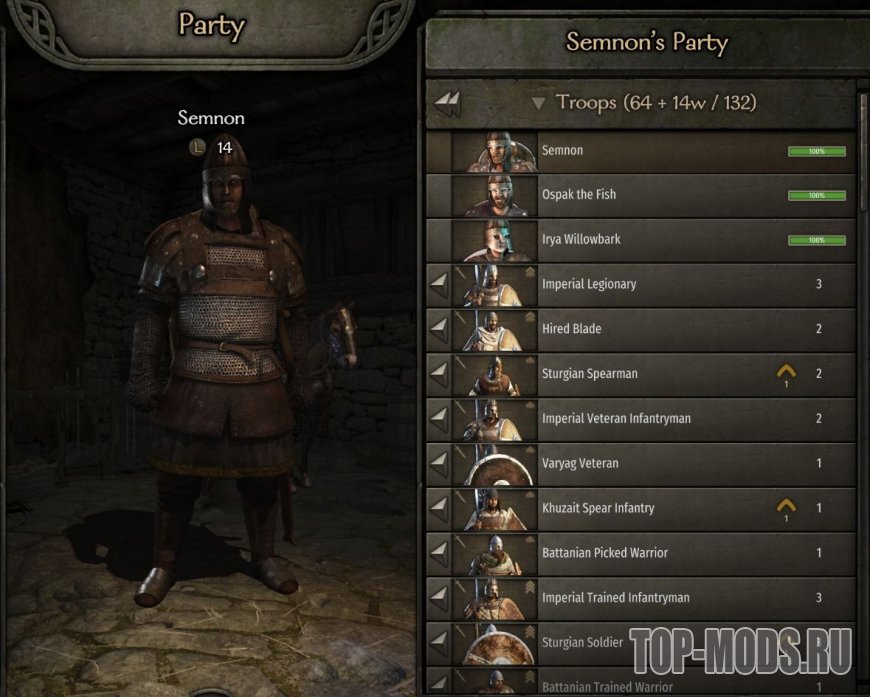Select the Hired Blade troop row

point(650,329)
